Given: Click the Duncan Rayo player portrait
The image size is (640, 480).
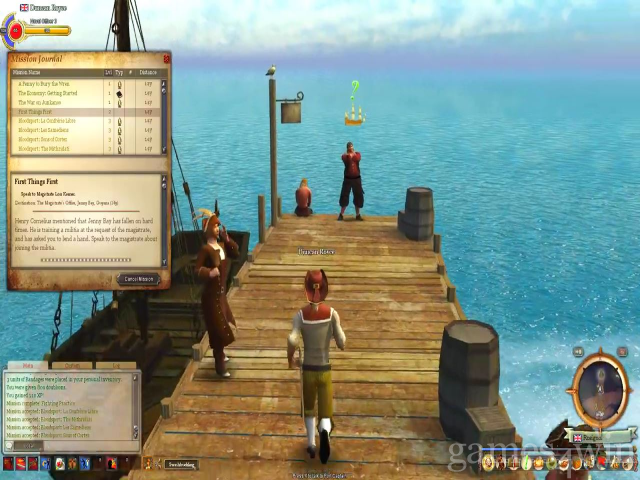Looking at the screenshot, I should [15, 30].
